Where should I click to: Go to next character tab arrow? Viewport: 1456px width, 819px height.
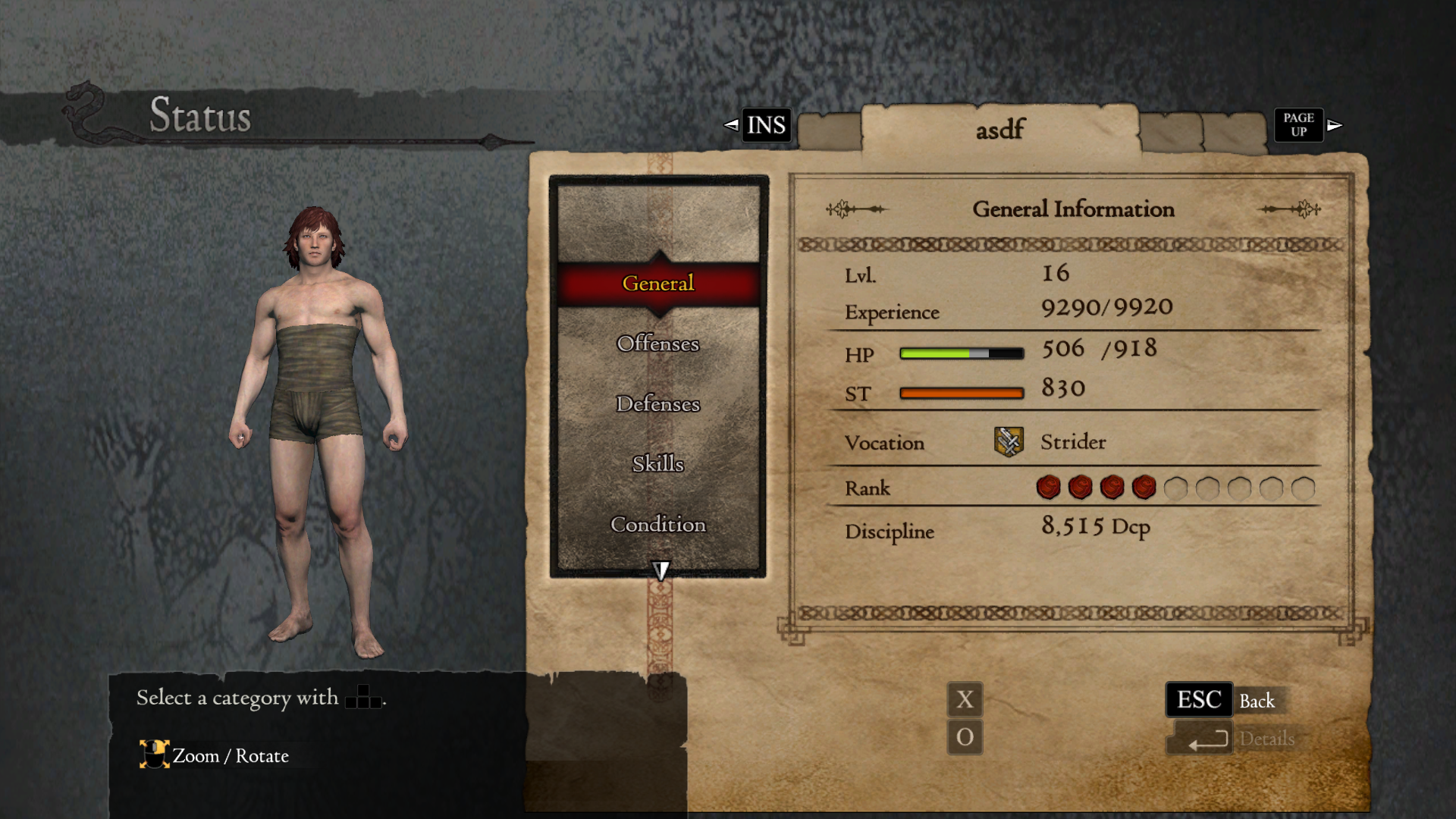coord(1335,125)
